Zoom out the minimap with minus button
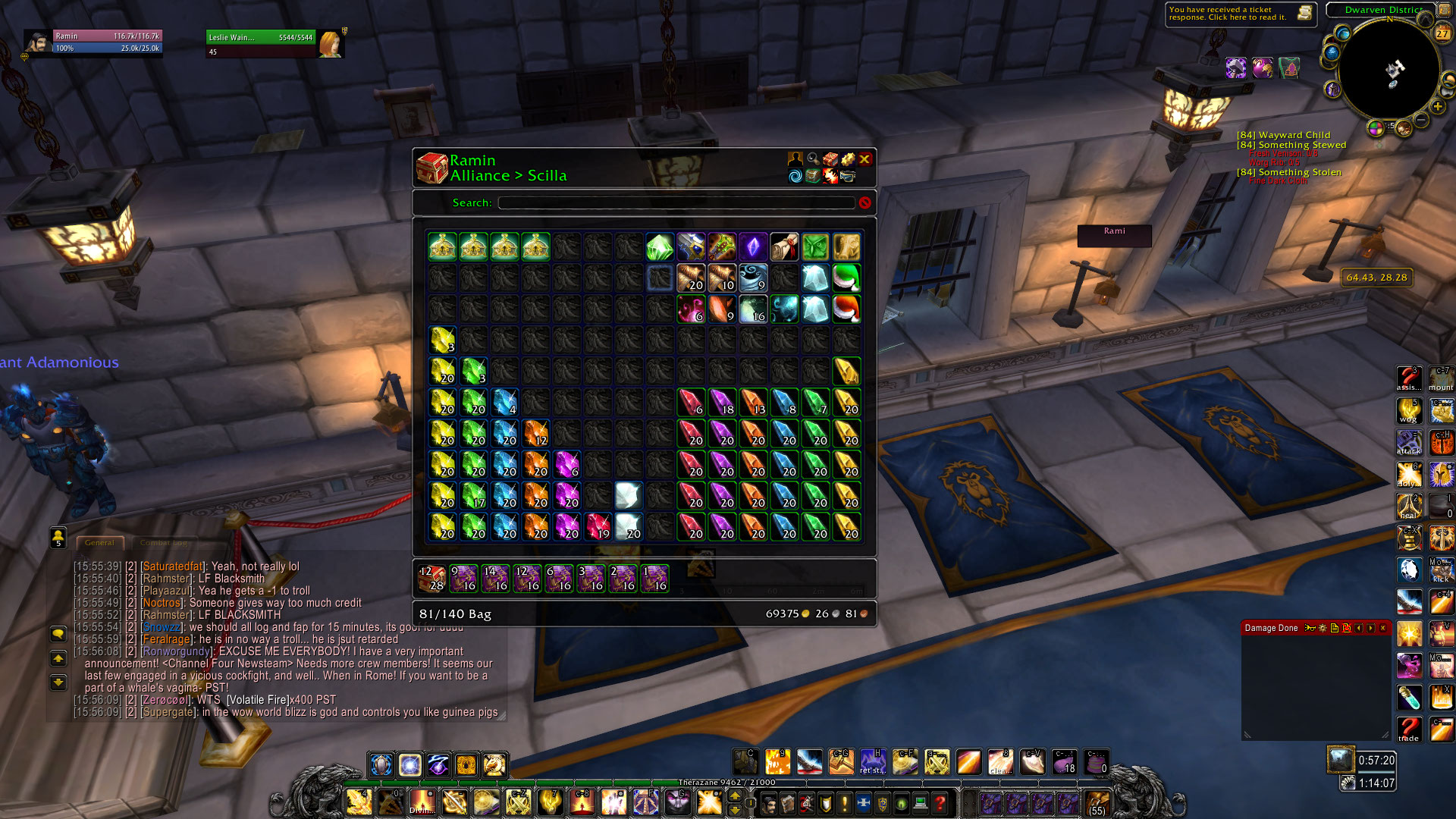This screenshot has height=819, width=1456. [x=1422, y=120]
